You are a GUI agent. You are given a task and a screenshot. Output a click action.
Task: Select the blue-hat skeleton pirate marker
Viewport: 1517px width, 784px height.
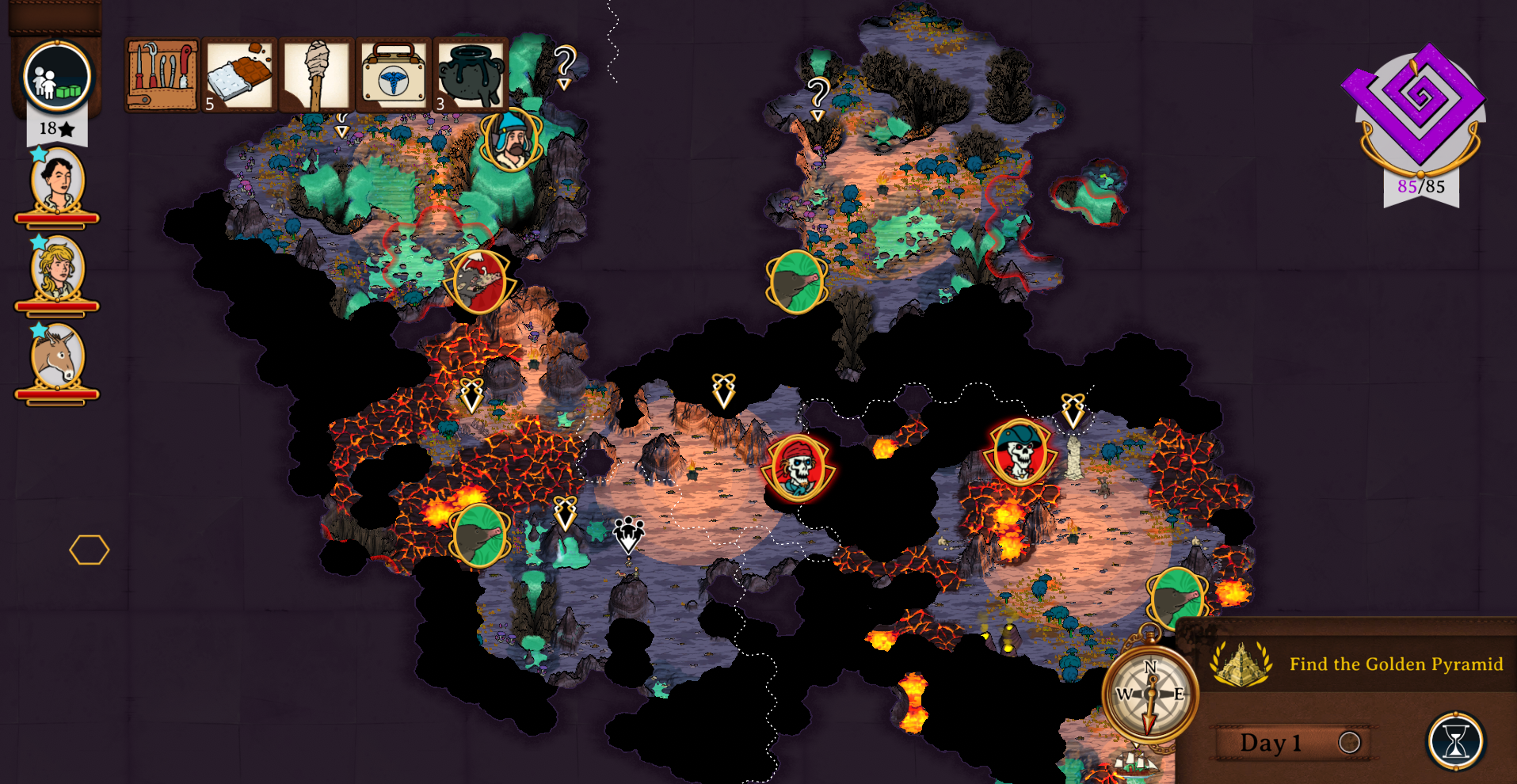(1020, 452)
